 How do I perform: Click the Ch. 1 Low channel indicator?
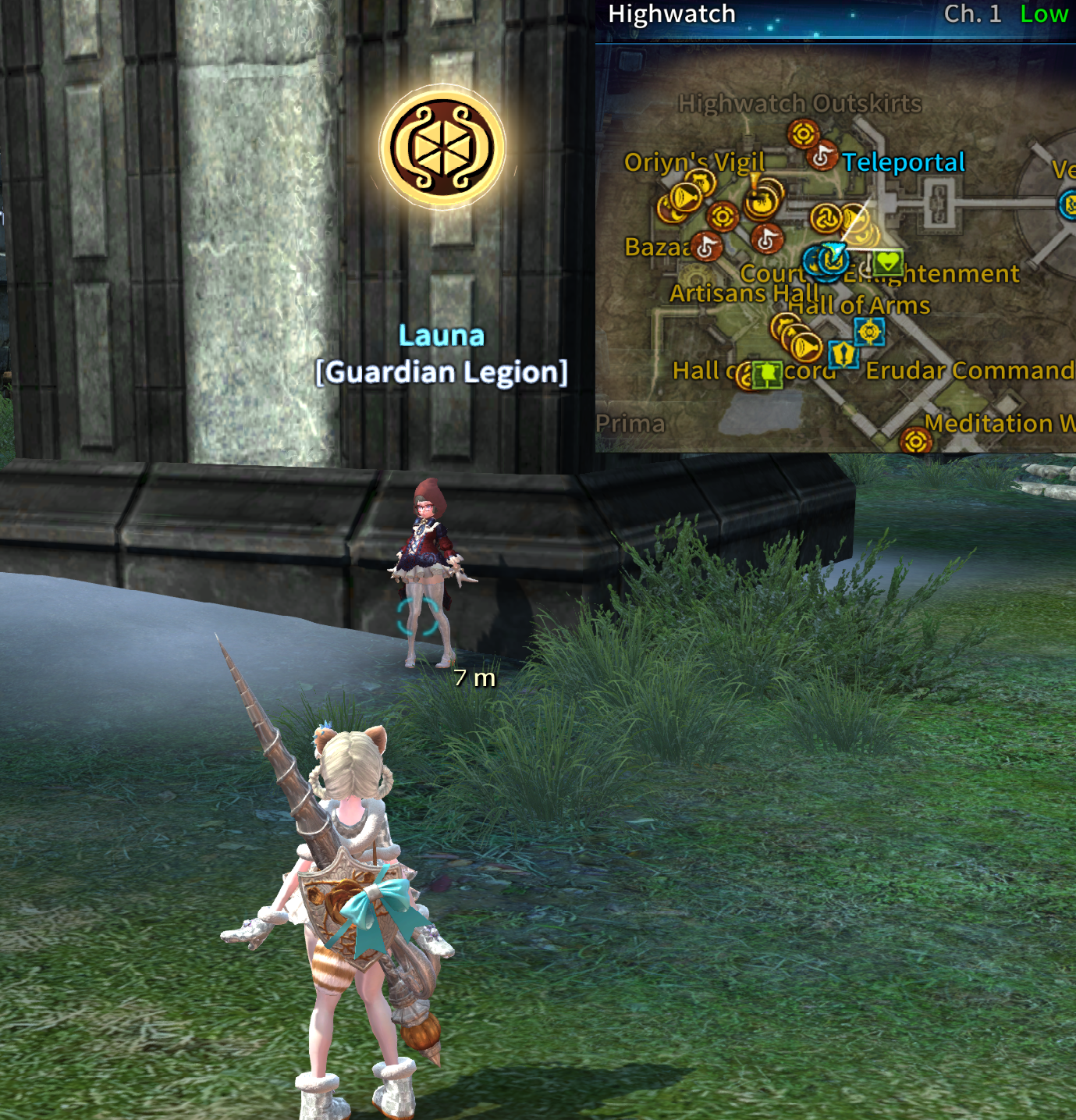click(x=1005, y=14)
